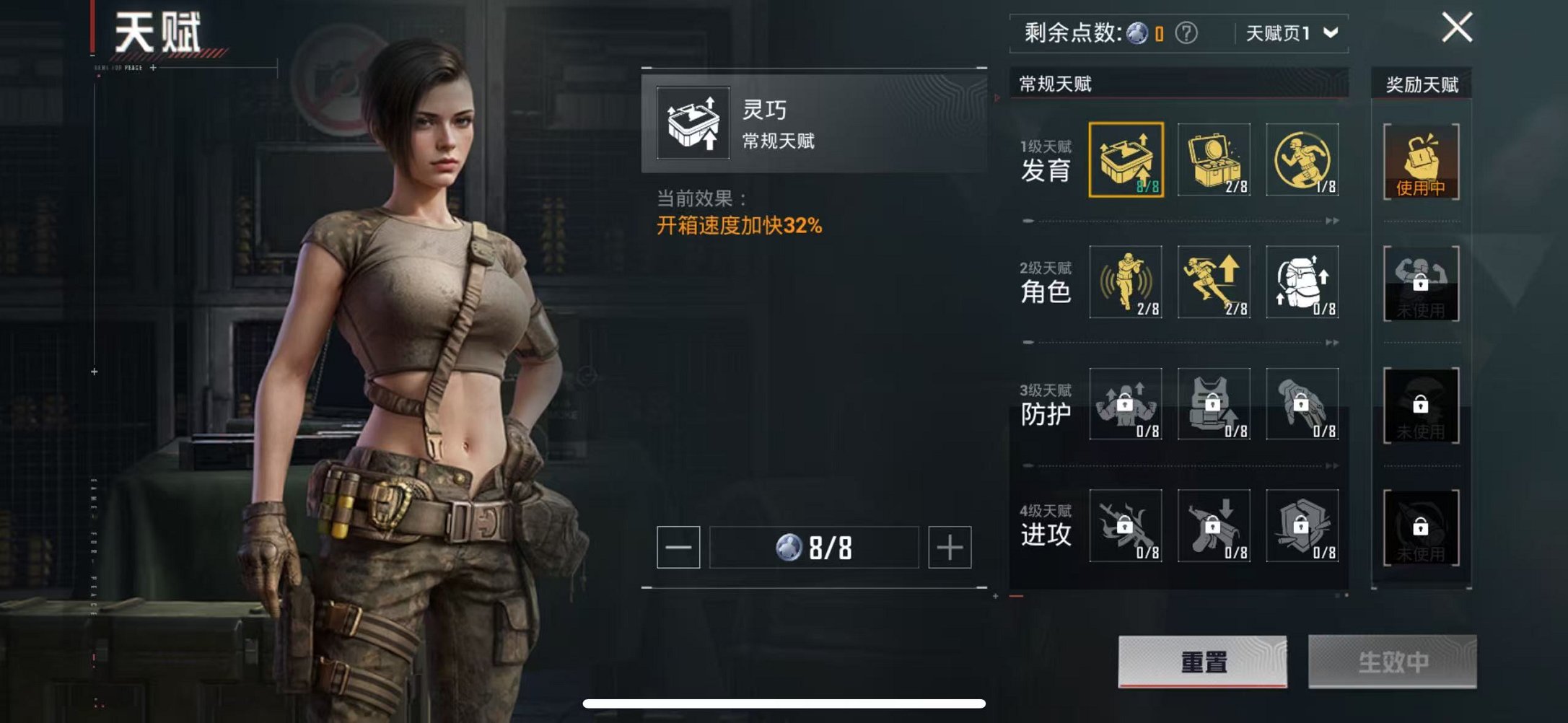
Task: Toggle the active 使用中 bonus talent
Action: [1422, 162]
